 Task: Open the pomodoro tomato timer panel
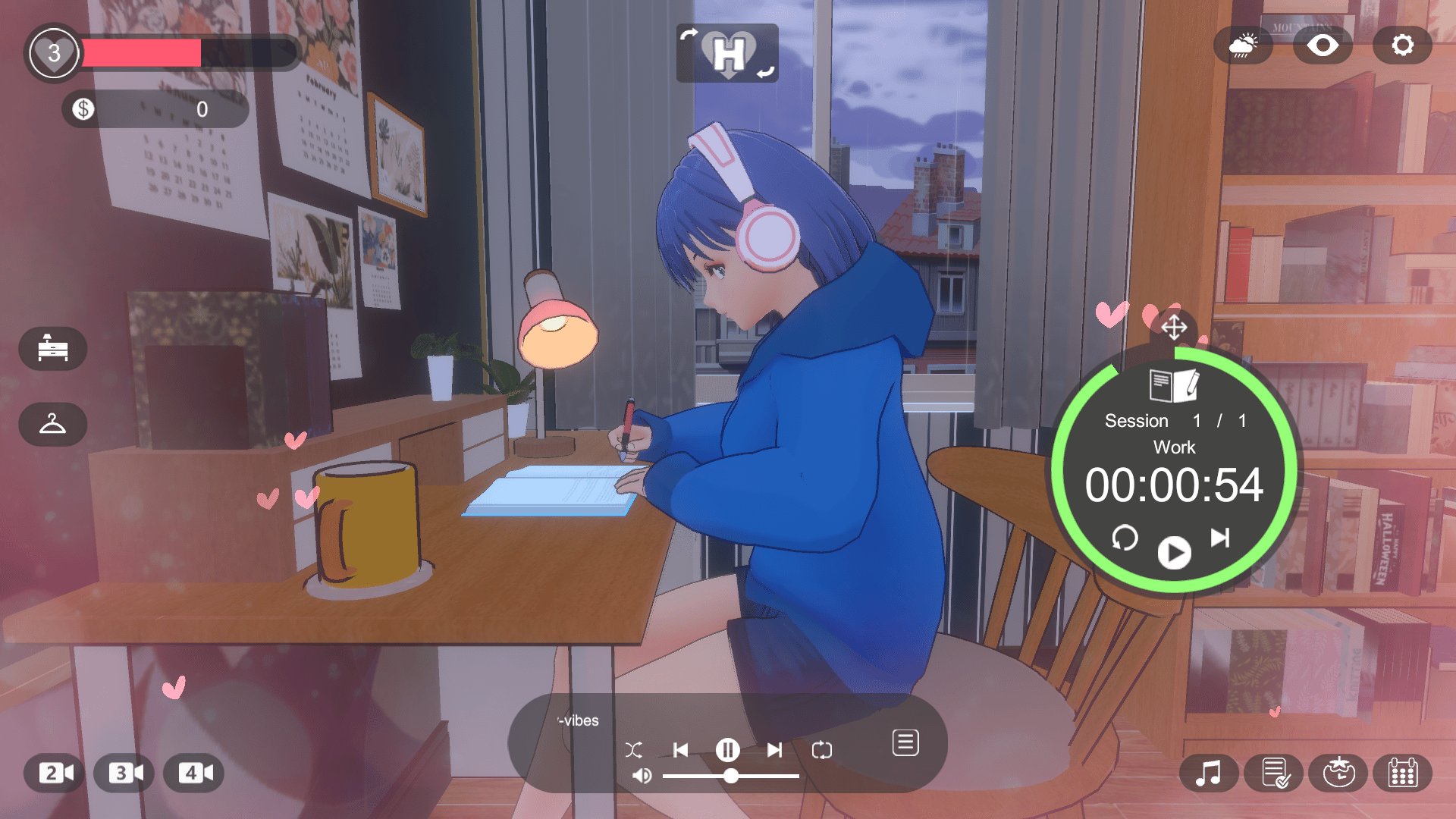click(1340, 773)
